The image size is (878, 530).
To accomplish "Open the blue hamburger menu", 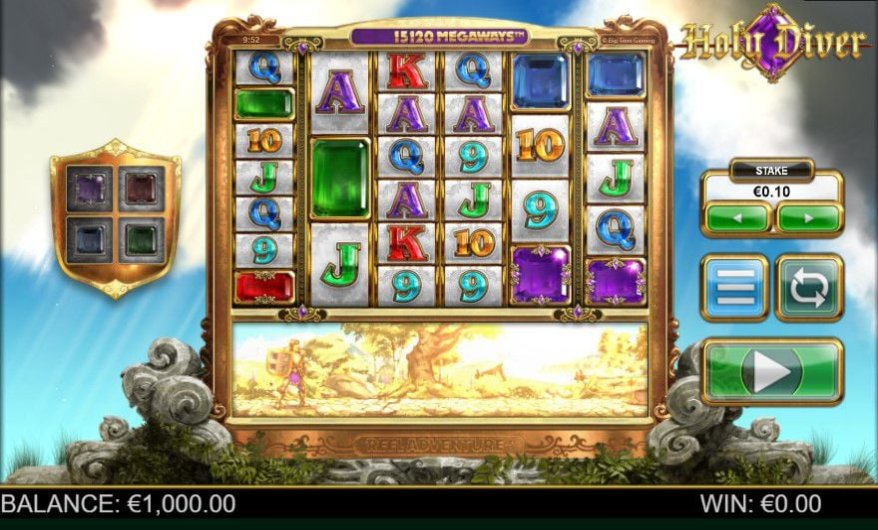I will click(734, 288).
